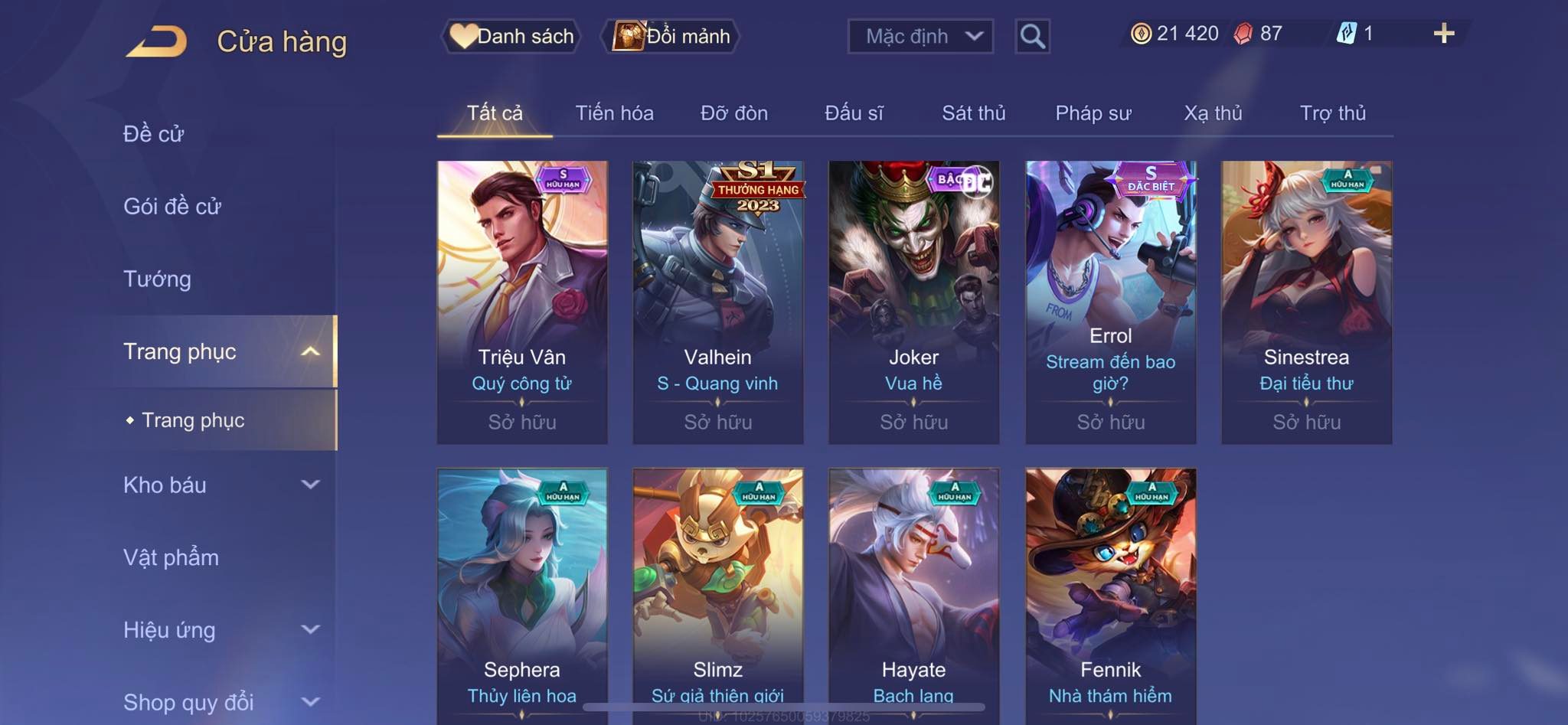Go back using the return arrow

coord(157,41)
